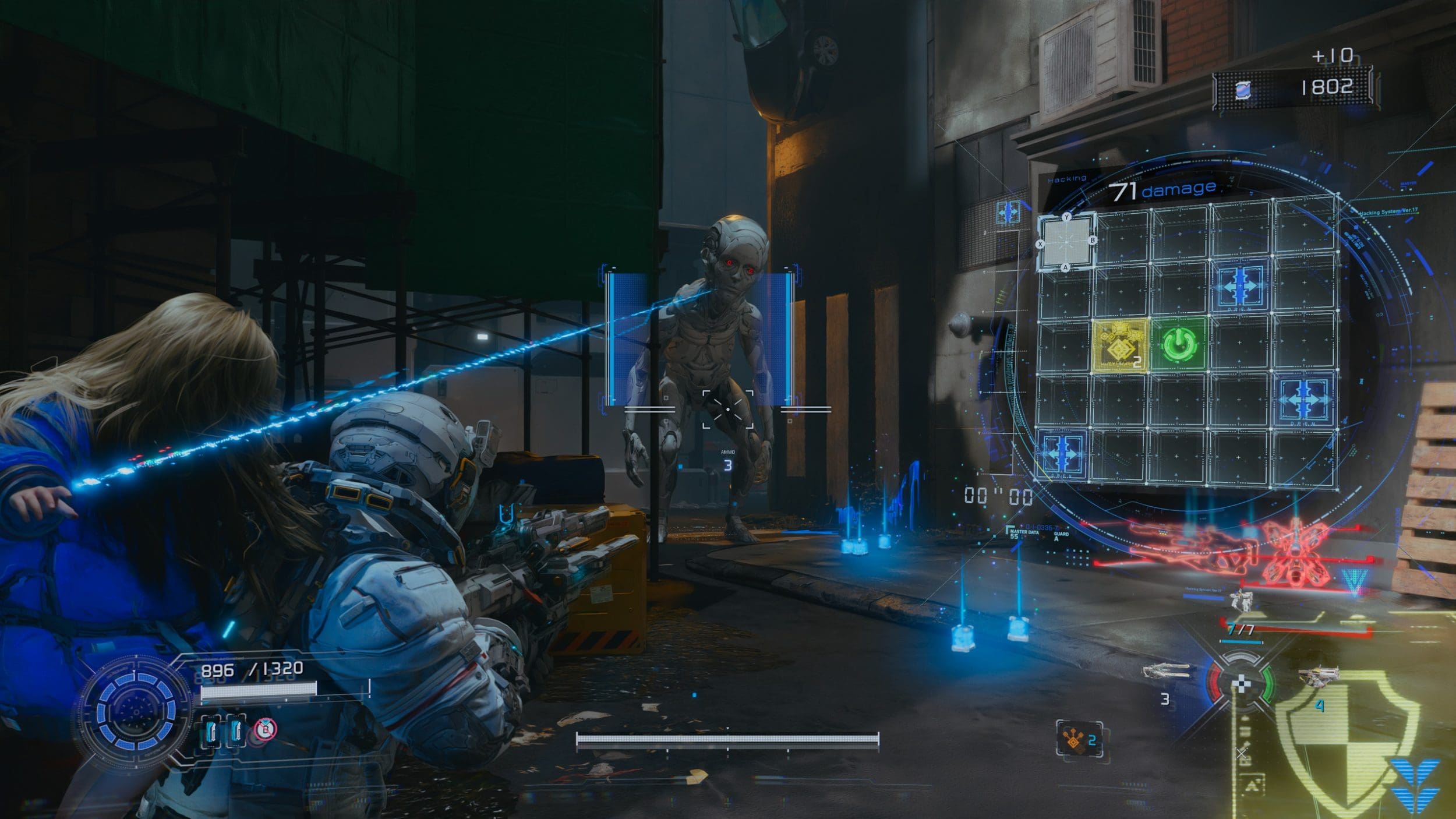Select the top weapon showing 7/7 ammo

(x=1241, y=602)
